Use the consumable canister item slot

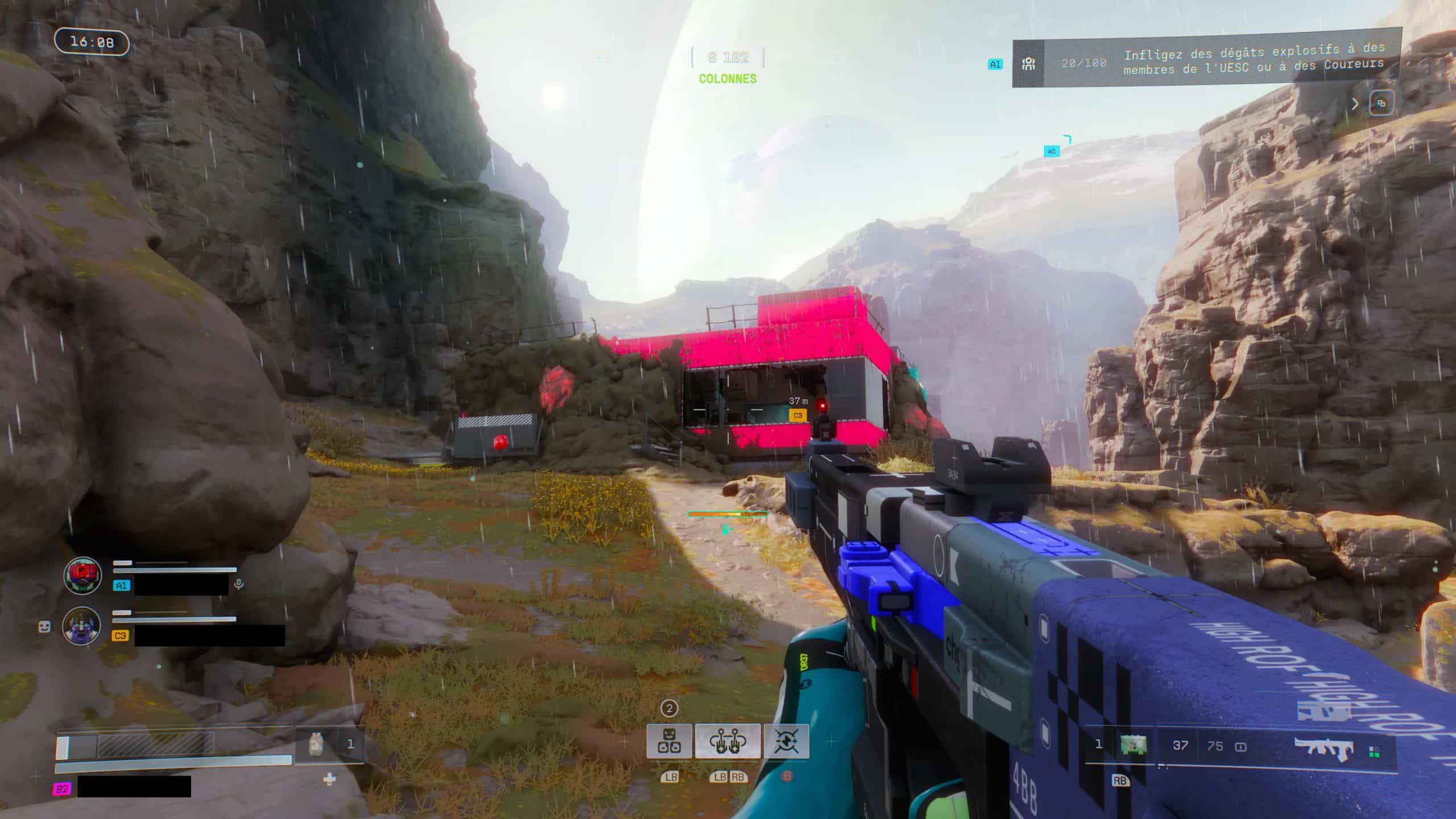(317, 744)
